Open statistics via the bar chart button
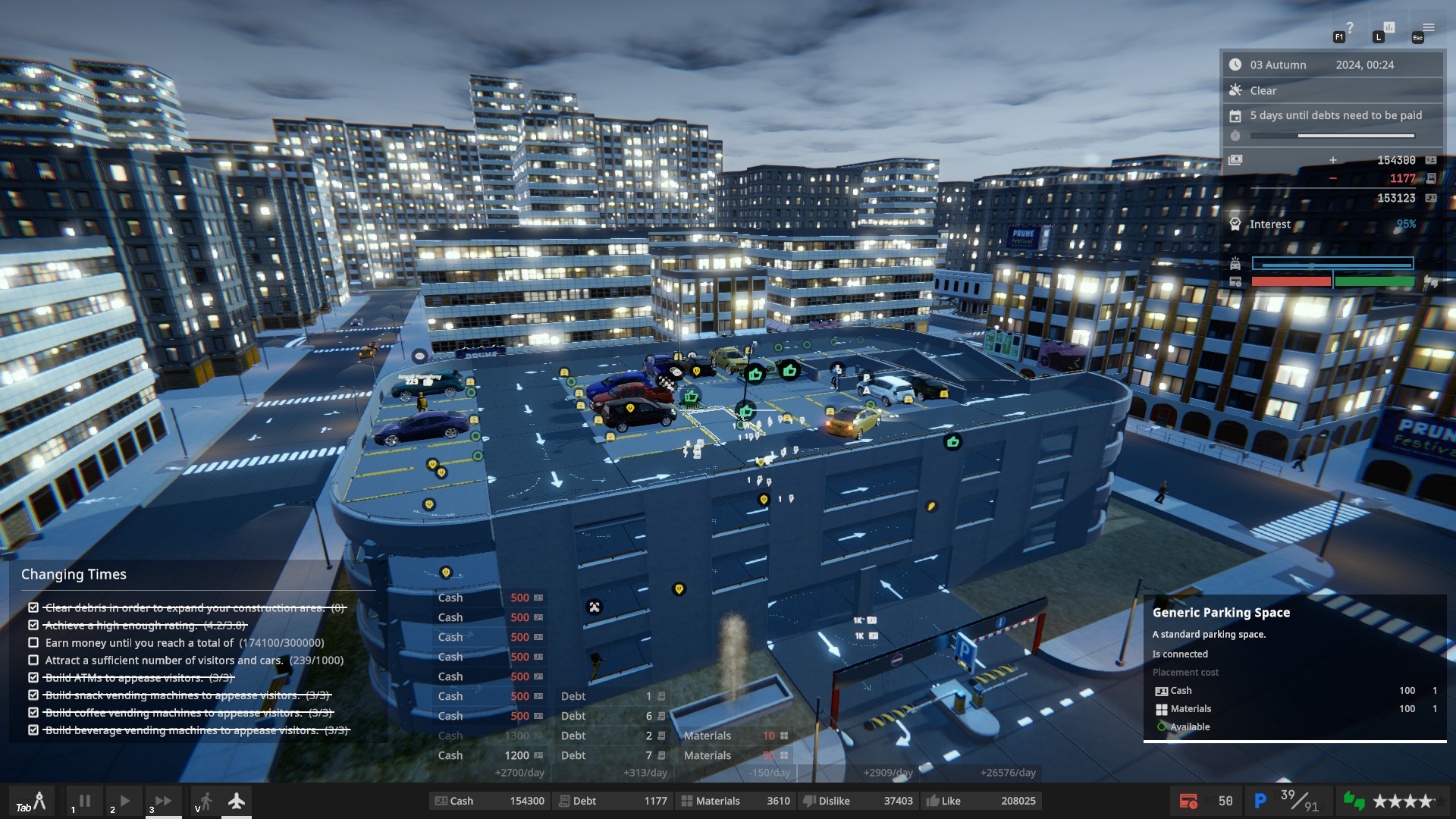 (1389, 27)
